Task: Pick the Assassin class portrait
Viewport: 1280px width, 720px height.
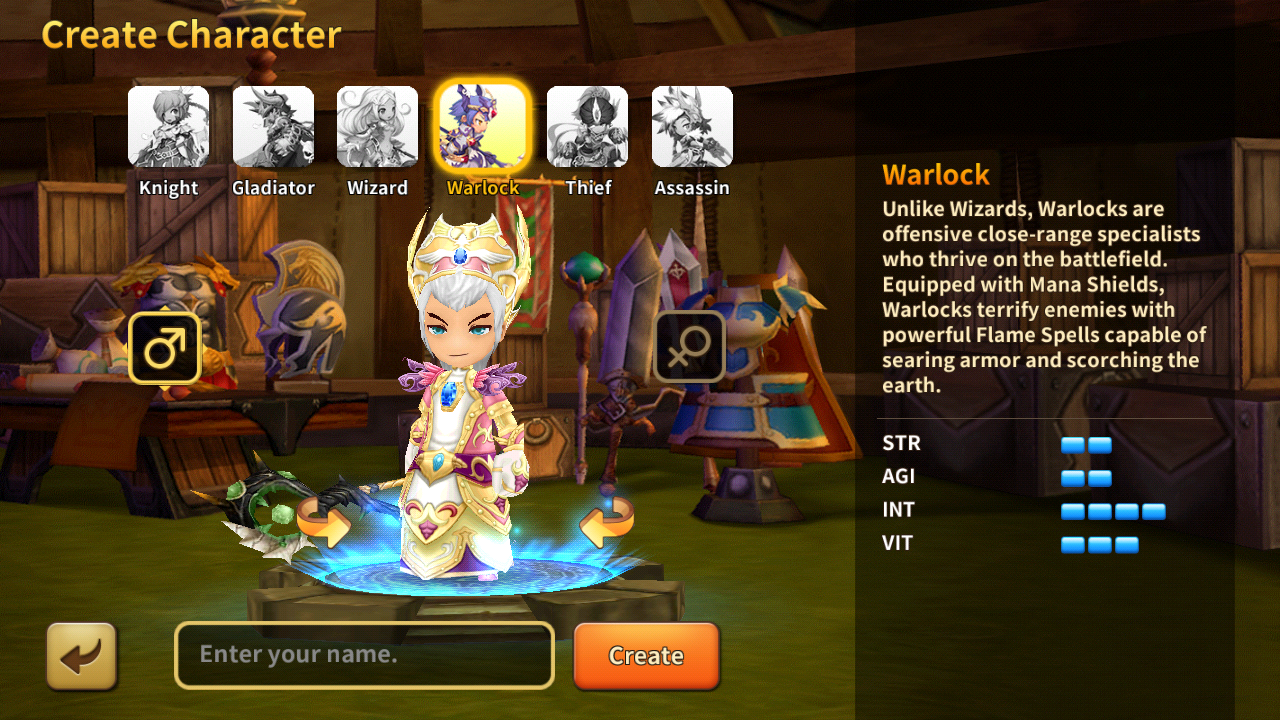Action: pos(692,127)
